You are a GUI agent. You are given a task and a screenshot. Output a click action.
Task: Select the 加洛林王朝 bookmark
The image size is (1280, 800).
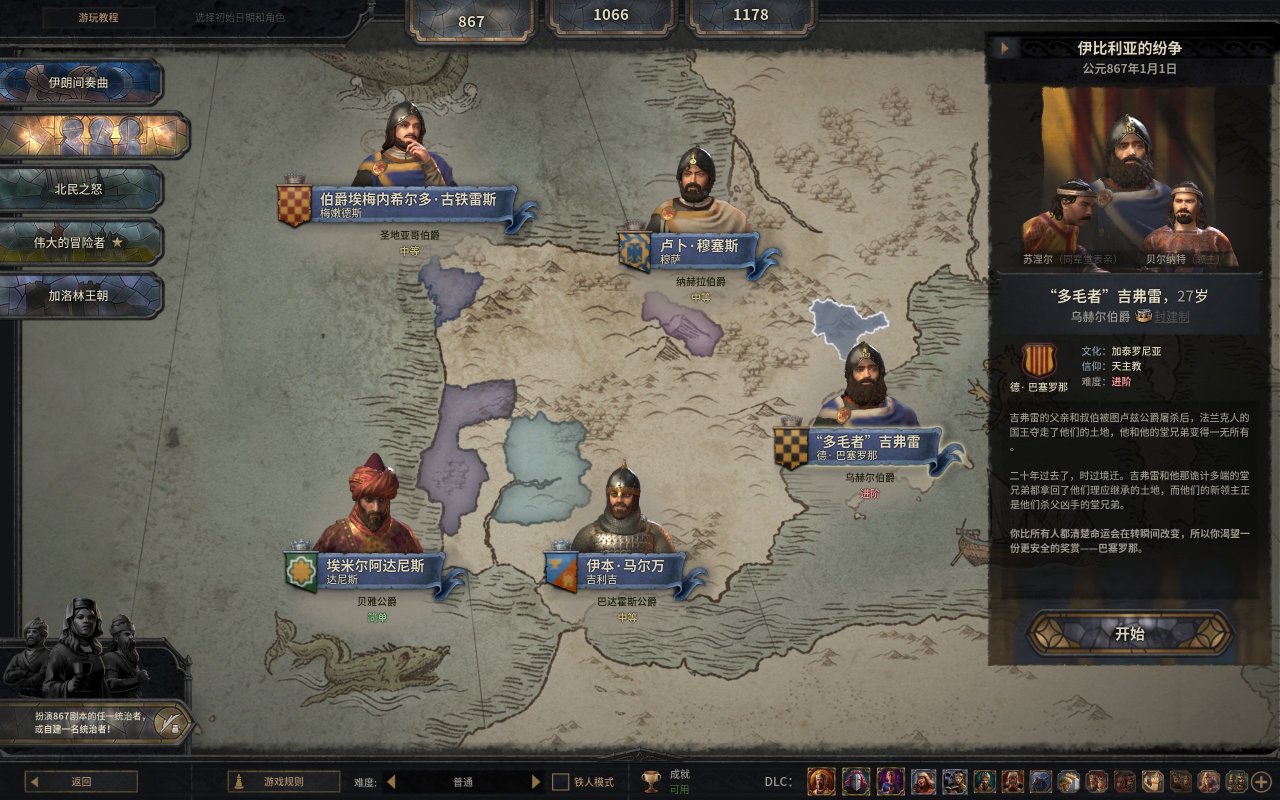click(x=79, y=296)
